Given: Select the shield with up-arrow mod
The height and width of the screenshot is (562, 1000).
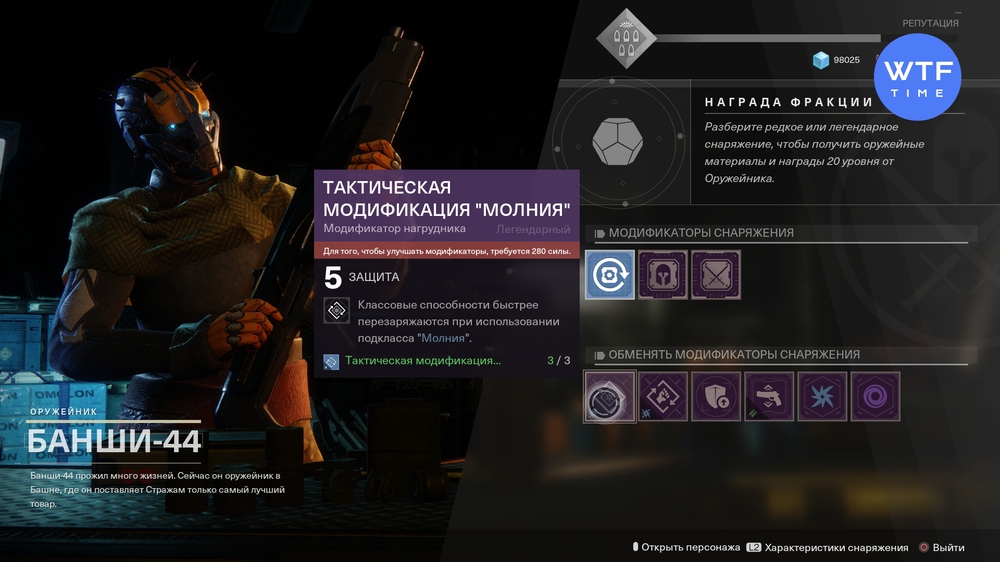Looking at the screenshot, I should pos(716,397).
